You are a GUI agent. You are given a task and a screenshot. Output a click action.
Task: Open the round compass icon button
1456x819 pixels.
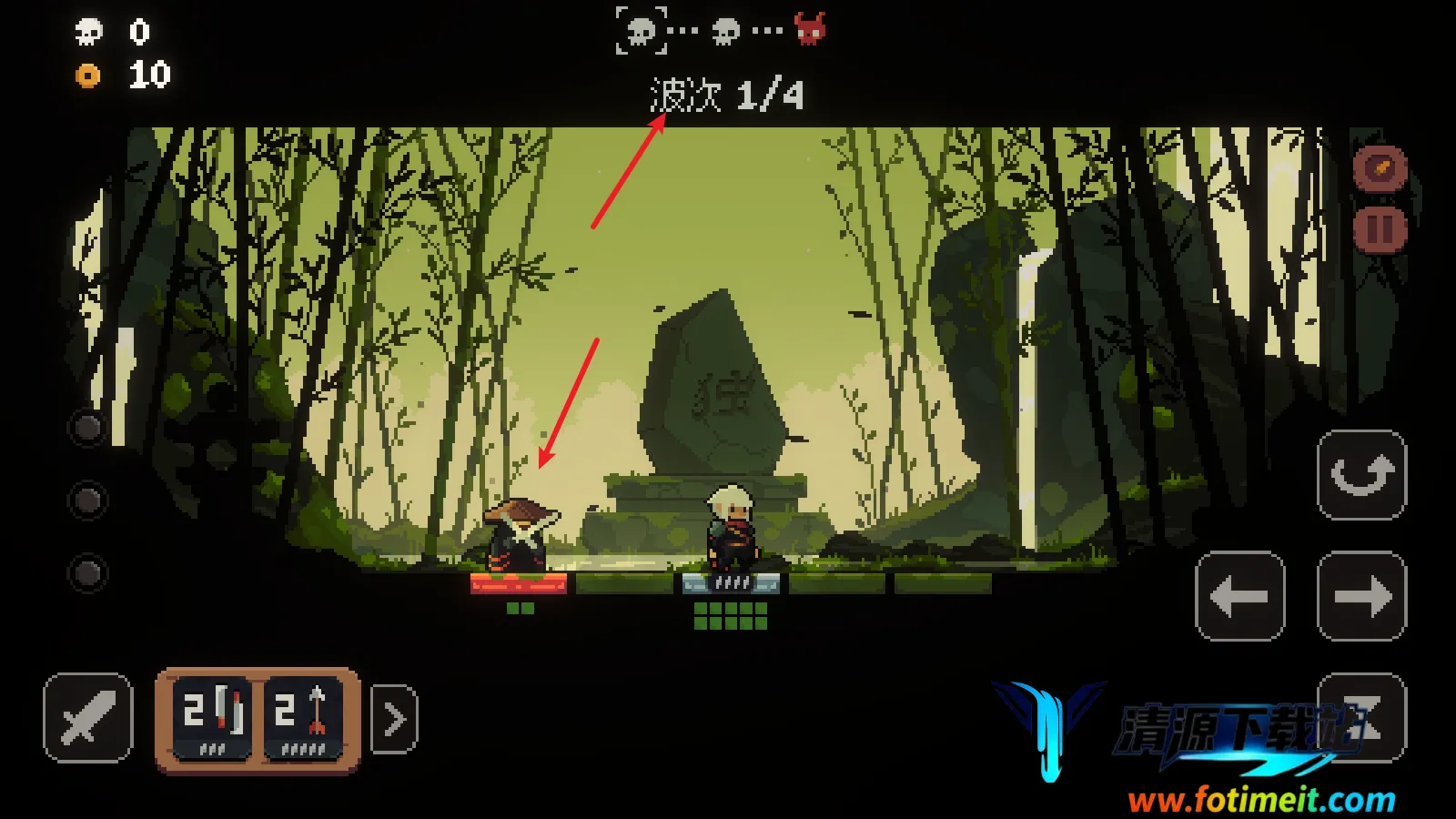[x=1380, y=168]
